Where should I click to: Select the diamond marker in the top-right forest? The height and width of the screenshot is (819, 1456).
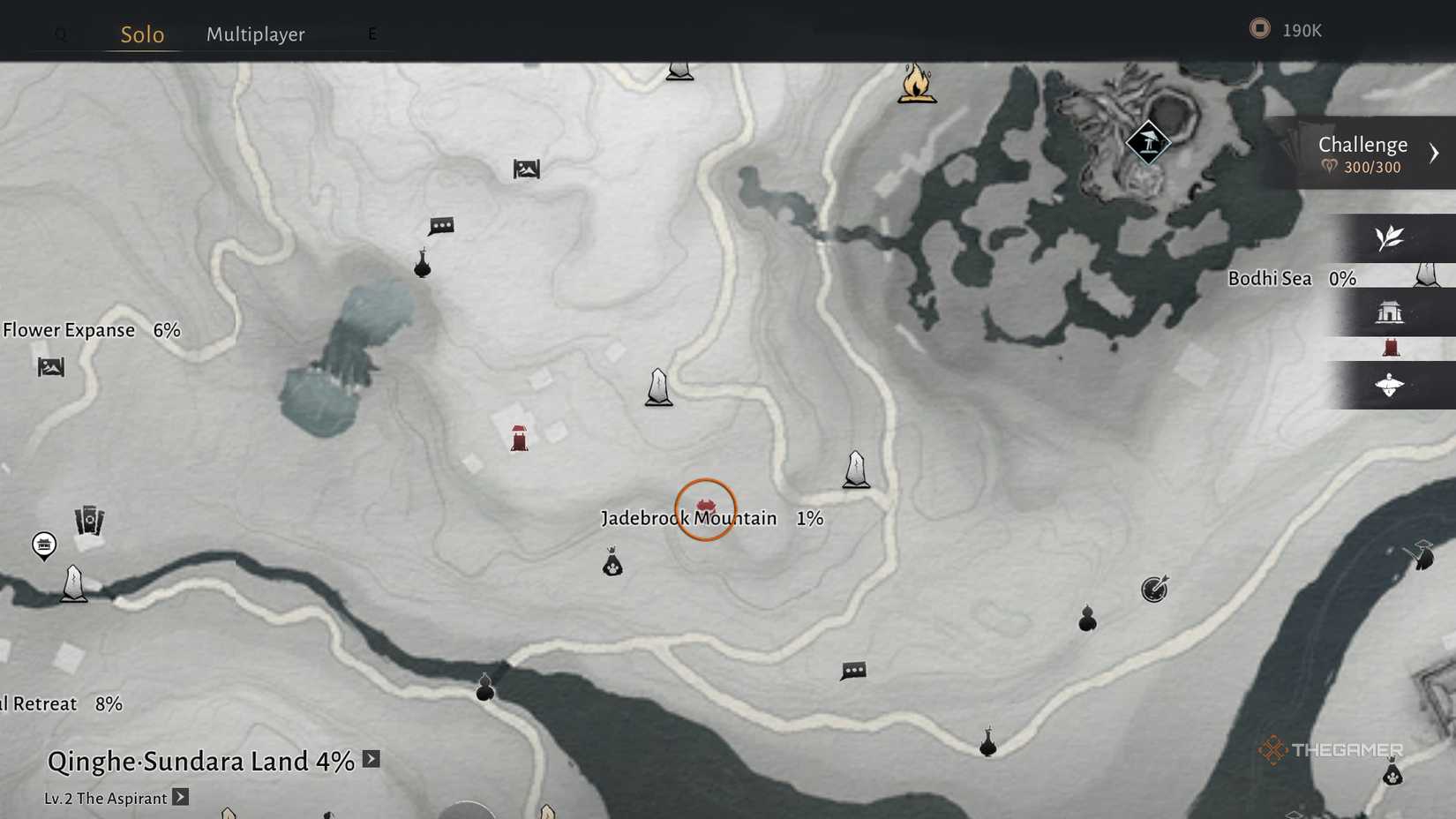(1149, 141)
